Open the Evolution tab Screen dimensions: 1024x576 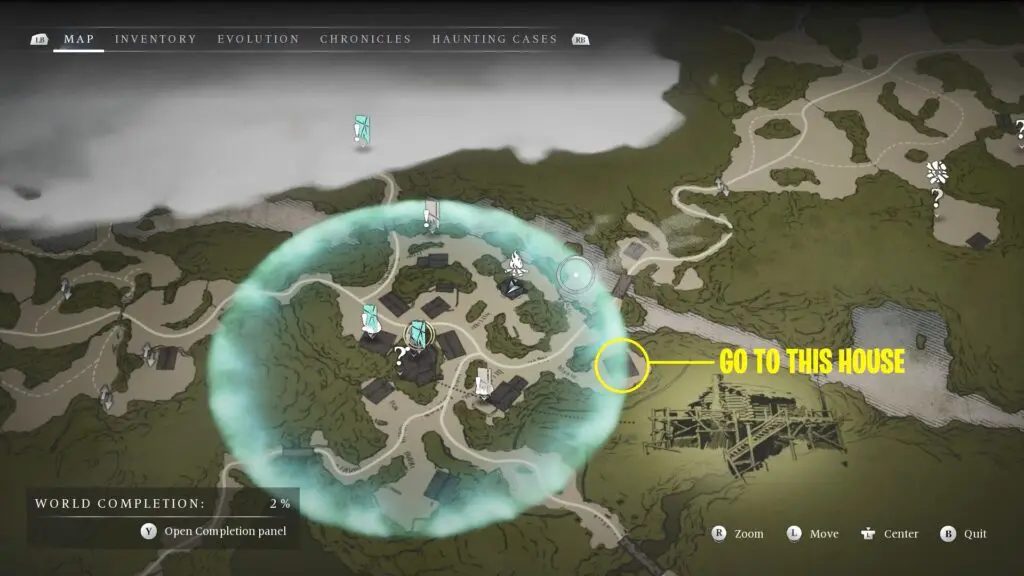click(258, 39)
